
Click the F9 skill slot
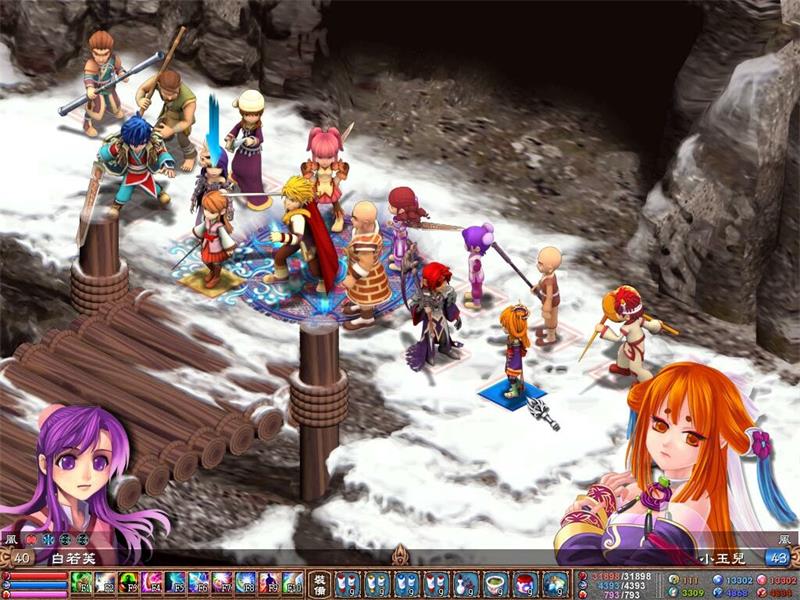(x=269, y=583)
